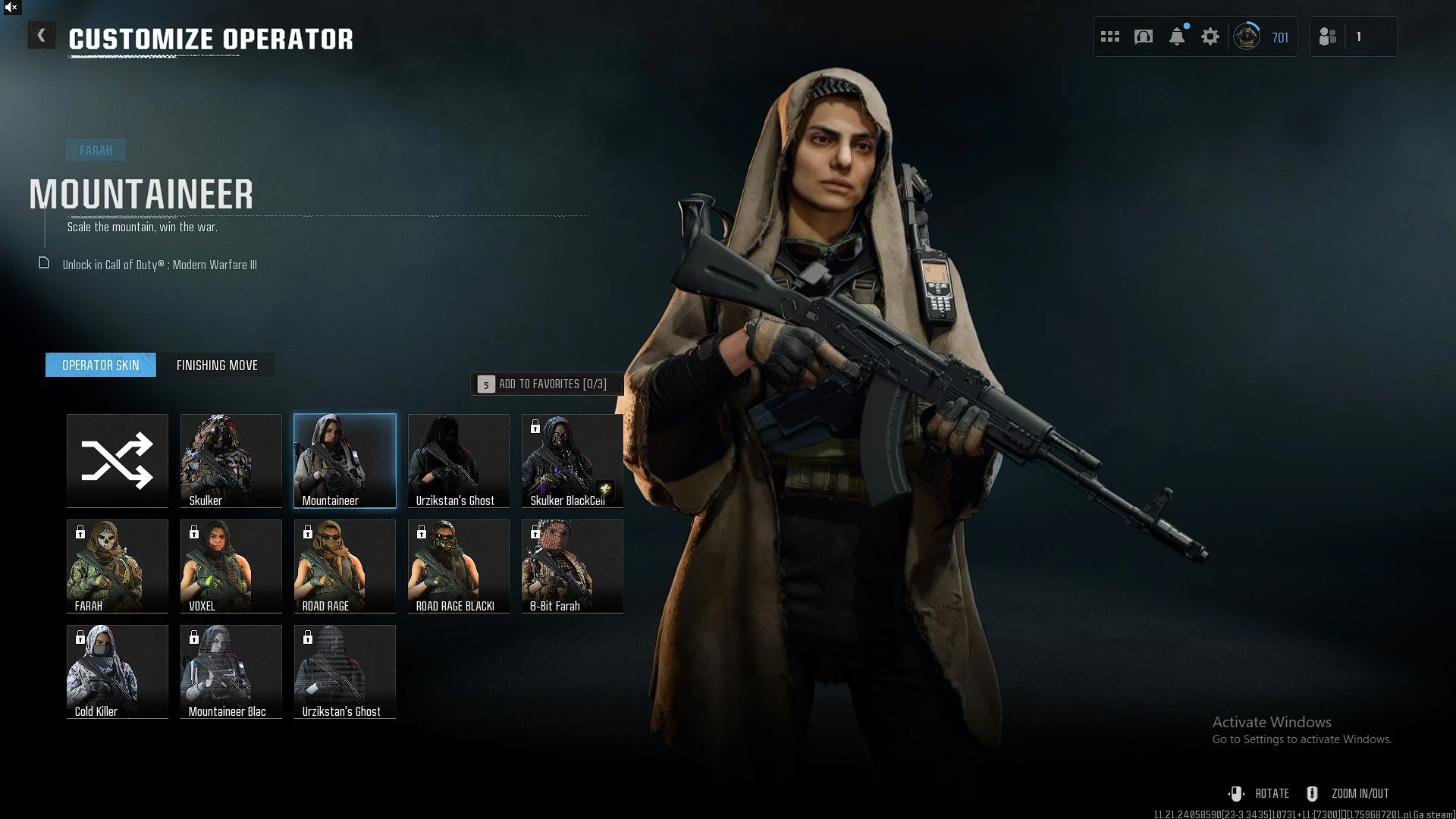Choose the 8-Bit Farah skin

pyautogui.click(x=573, y=566)
